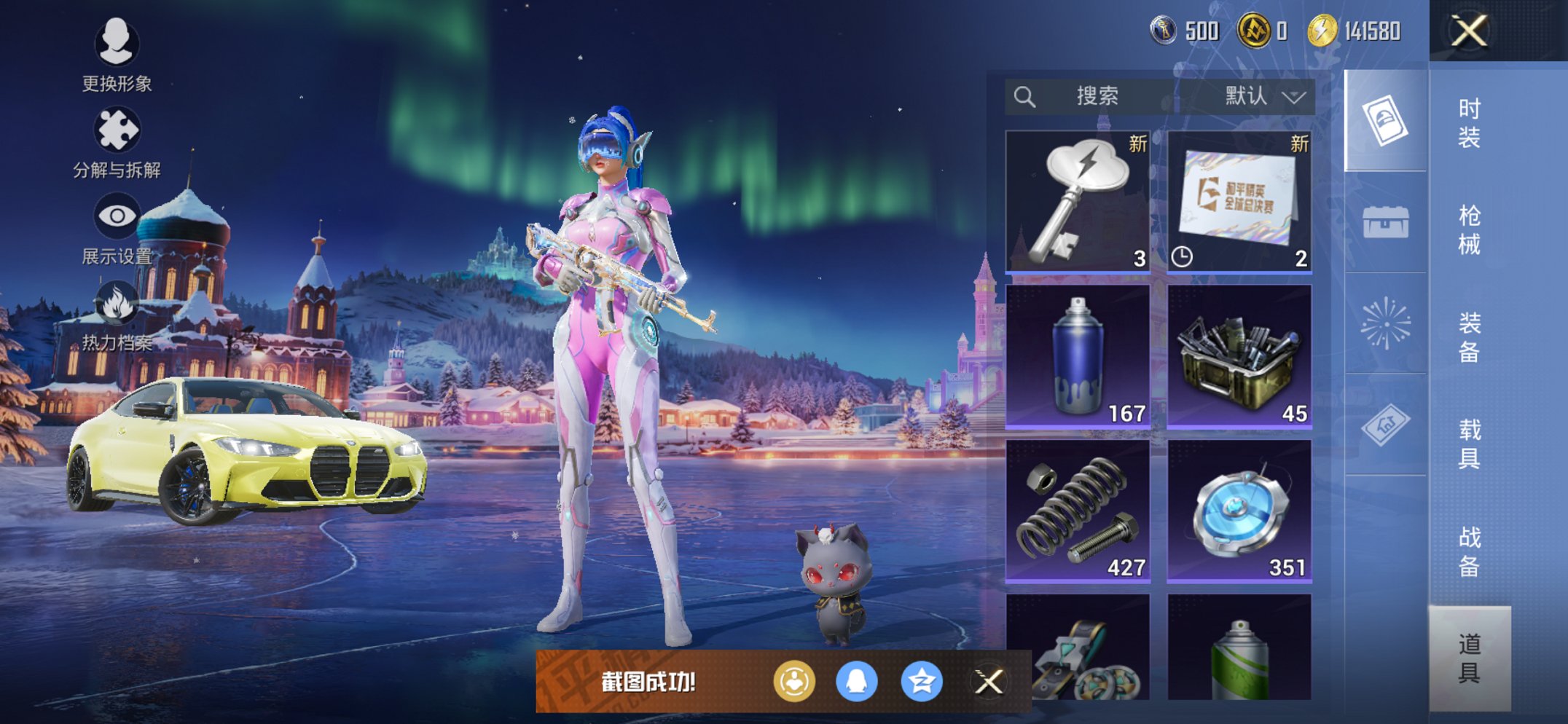Switch to the 载具 vehicles tab
The width and height of the screenshot is (1568, 724).
click(1469, 444)
